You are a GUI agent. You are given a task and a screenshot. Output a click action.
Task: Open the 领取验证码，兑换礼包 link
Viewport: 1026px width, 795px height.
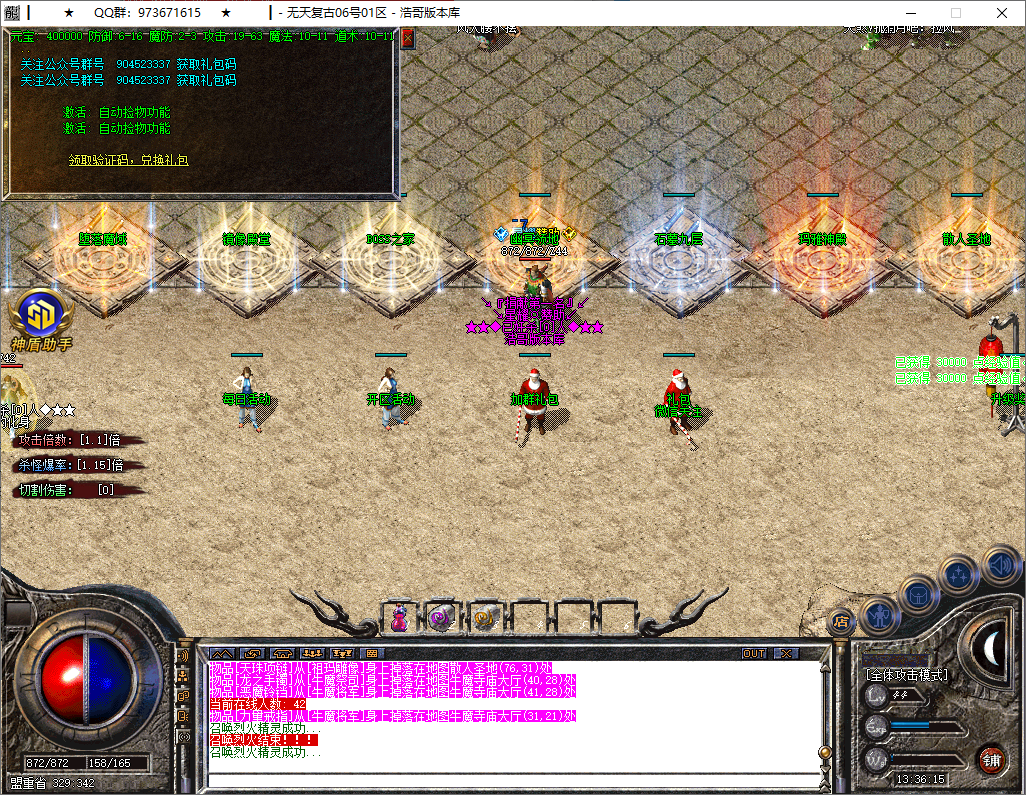(x=128, y=160)
